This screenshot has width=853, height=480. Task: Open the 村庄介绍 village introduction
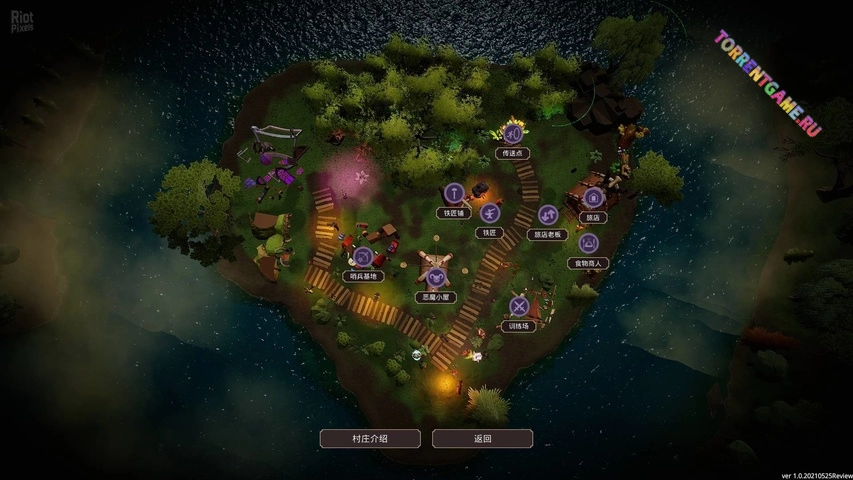point(370,438)
